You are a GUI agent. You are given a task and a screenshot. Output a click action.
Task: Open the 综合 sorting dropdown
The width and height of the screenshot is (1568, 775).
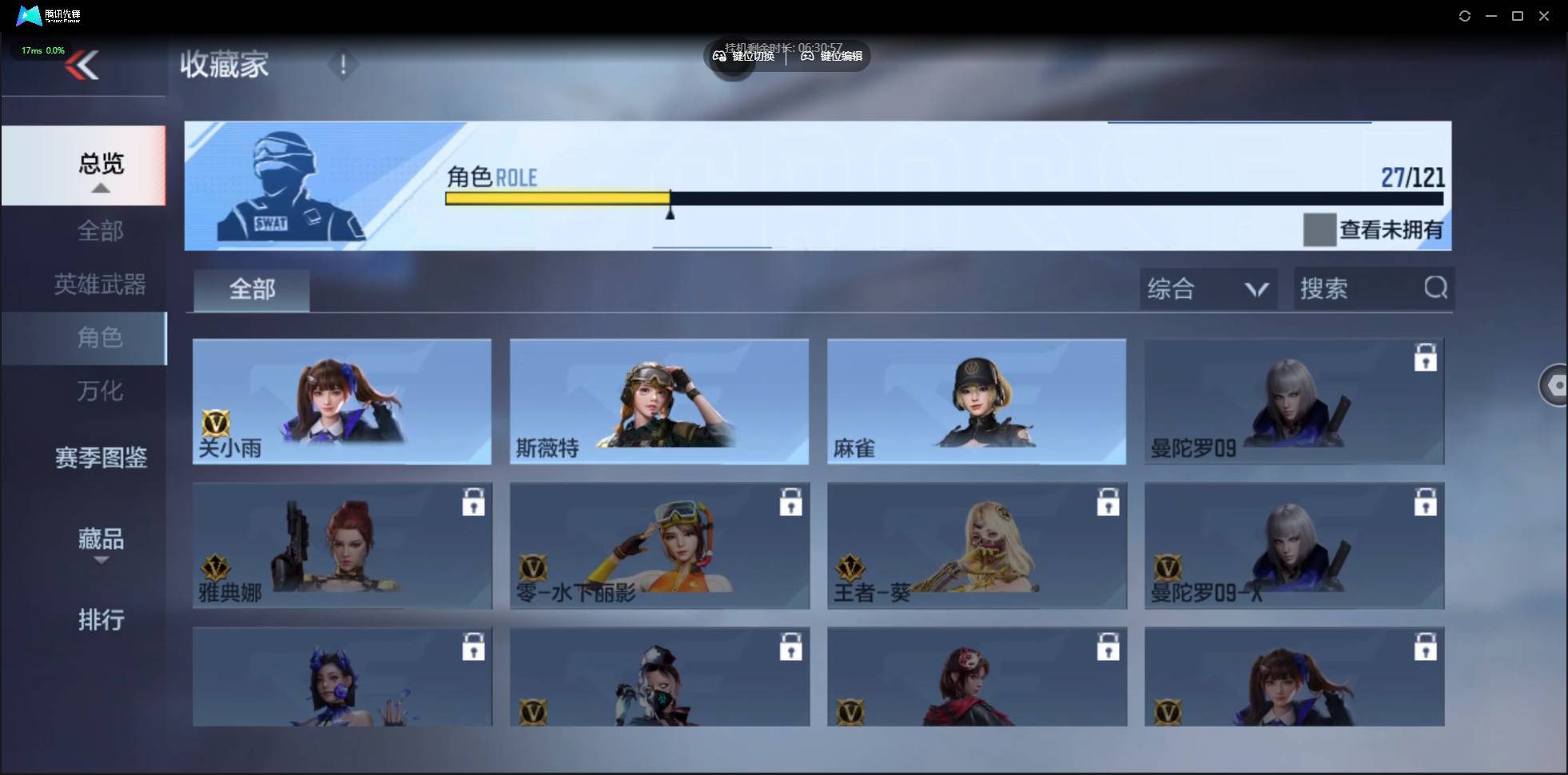tap(1208, 288)
